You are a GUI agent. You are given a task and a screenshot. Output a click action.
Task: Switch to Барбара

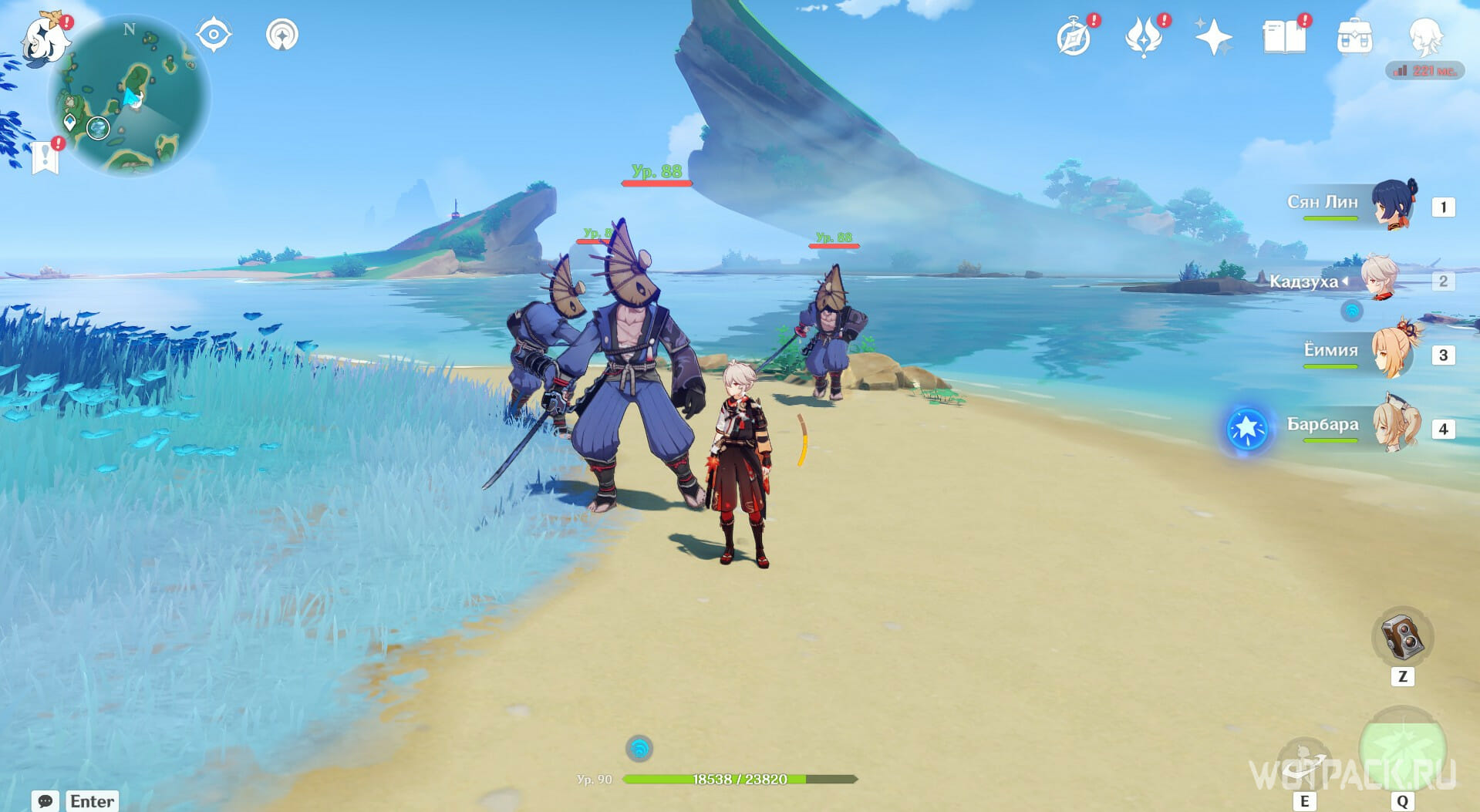pos(1394,426)
